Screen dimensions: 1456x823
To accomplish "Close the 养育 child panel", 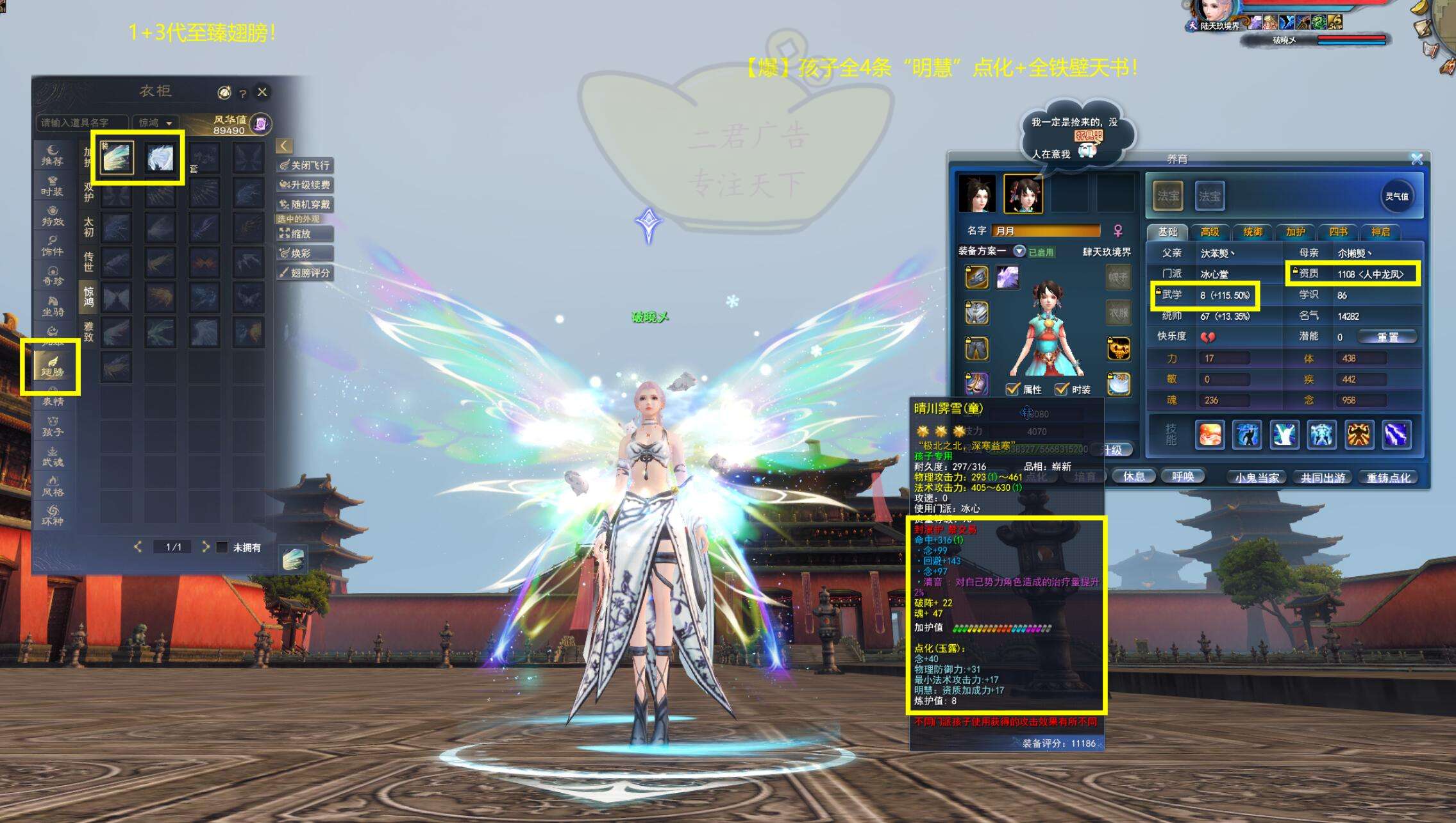I will 1416,159.
